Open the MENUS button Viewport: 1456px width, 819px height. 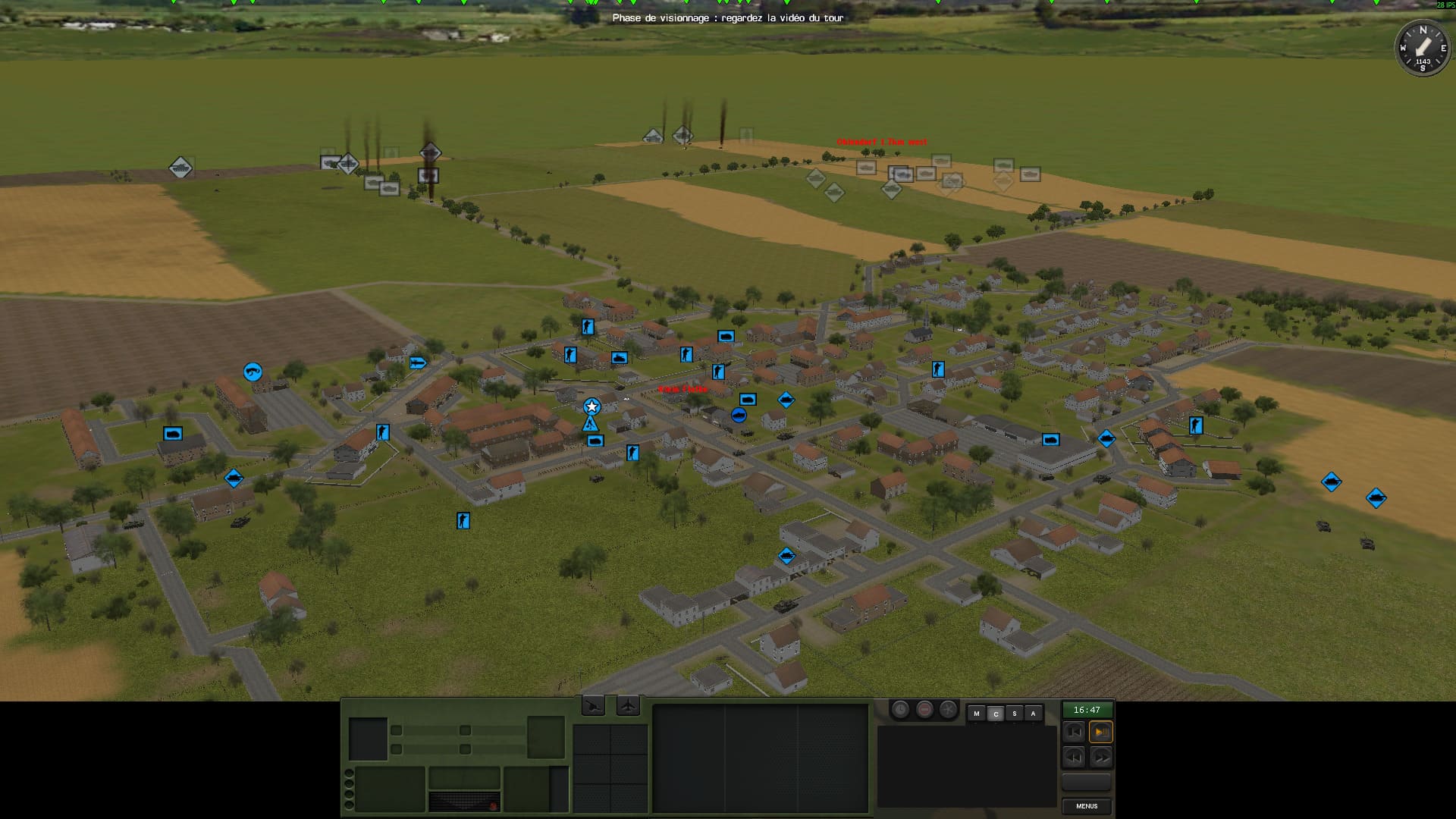(x=1087, y=806)
